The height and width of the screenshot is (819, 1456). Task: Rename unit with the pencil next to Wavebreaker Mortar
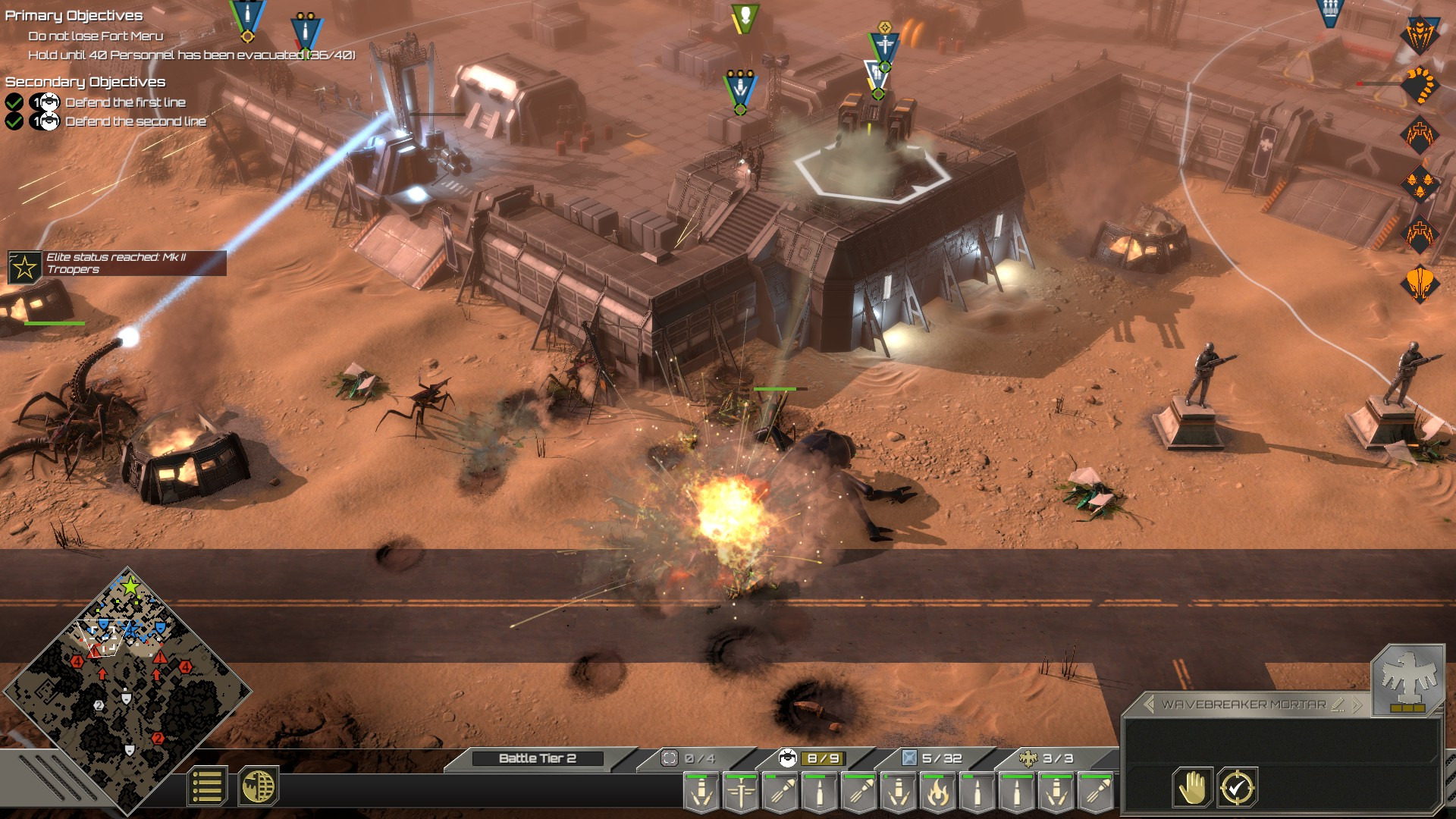click(1336, 705)
